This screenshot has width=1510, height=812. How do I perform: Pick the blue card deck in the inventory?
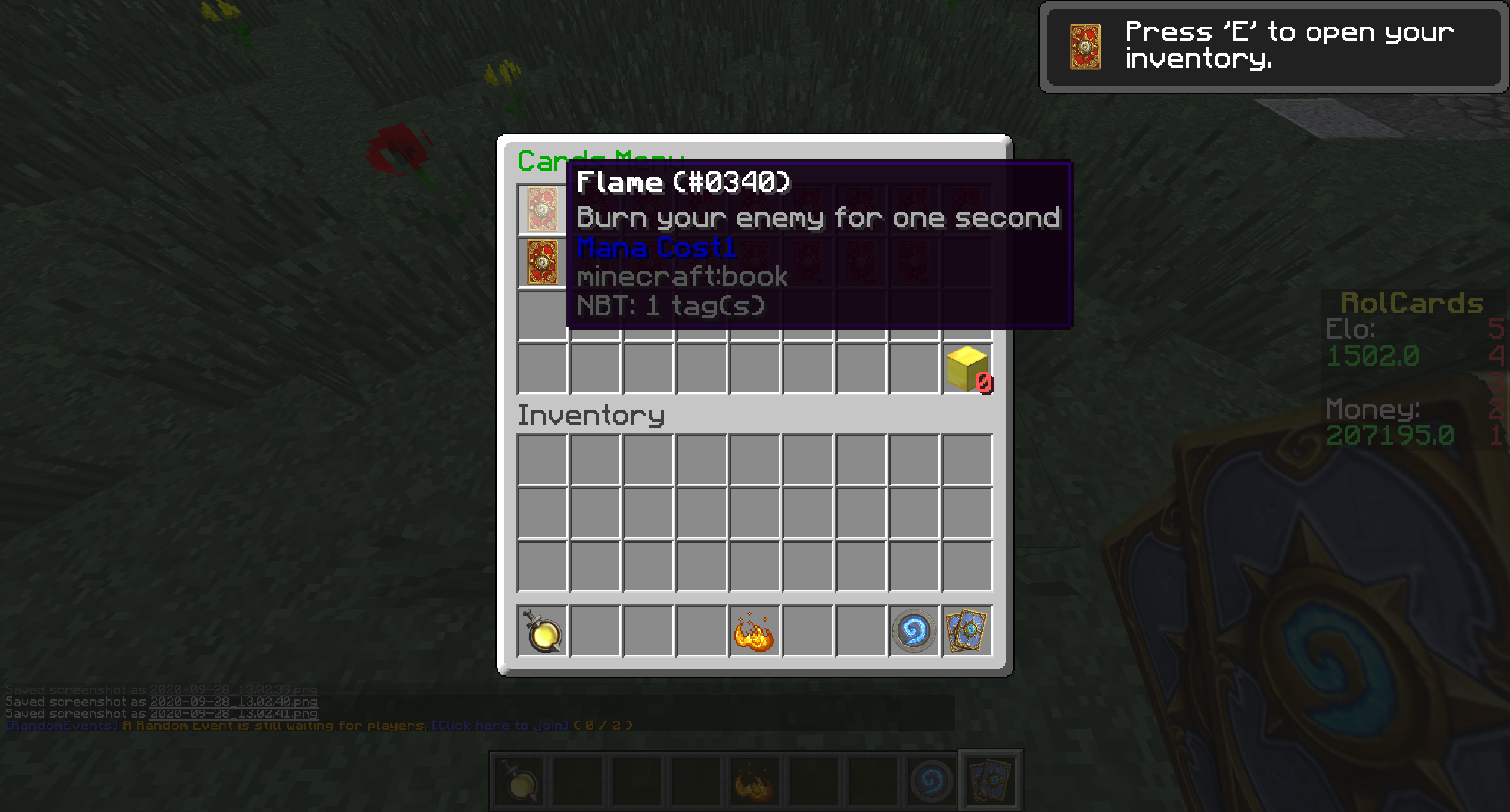pyautogui.click(x=967, y=631)
